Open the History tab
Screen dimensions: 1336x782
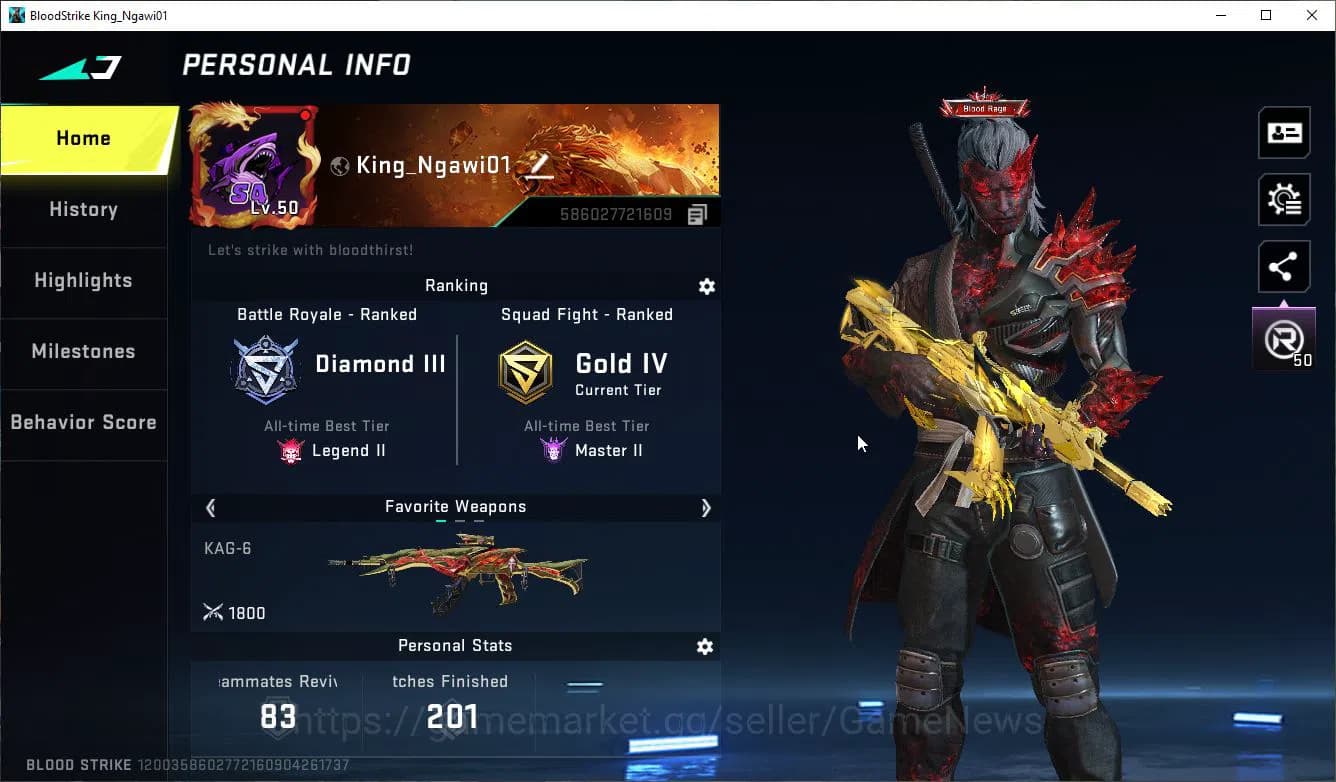point(83,209)
